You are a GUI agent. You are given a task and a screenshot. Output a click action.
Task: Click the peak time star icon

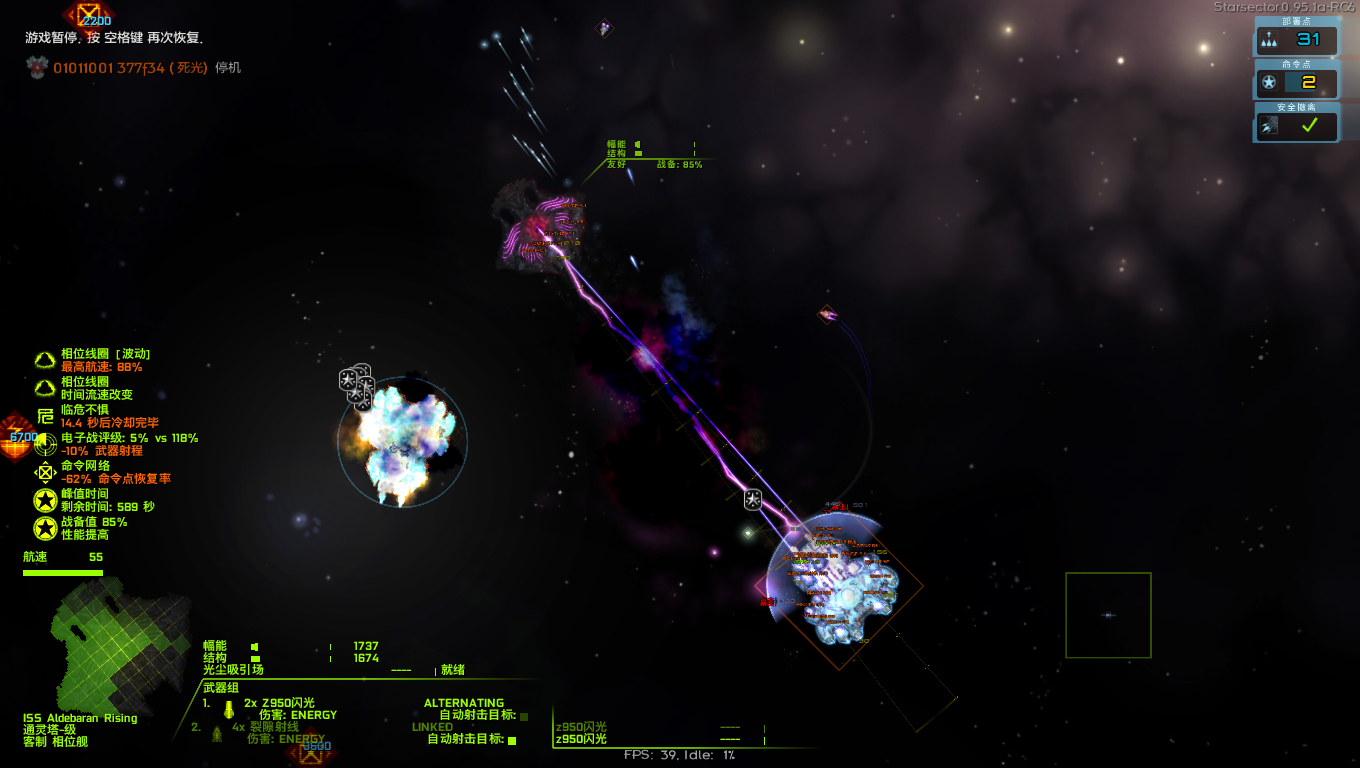point(45,500)
